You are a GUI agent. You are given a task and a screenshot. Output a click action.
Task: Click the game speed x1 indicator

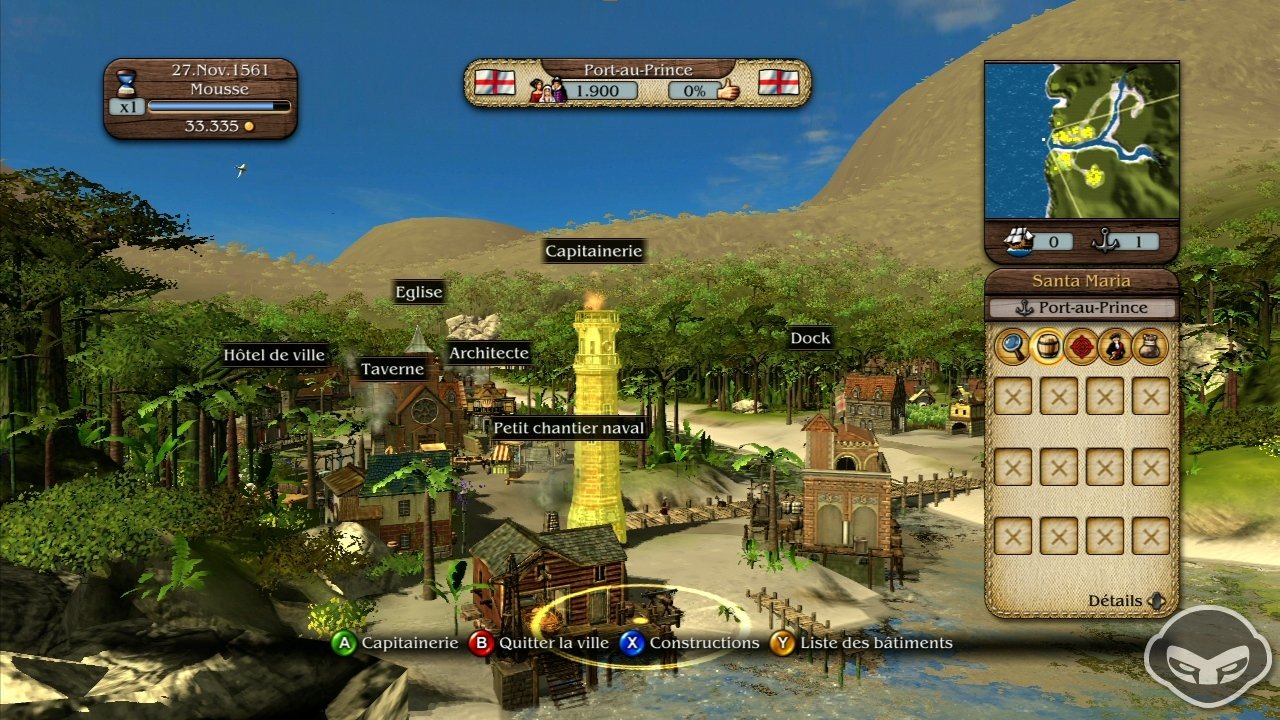126,106
